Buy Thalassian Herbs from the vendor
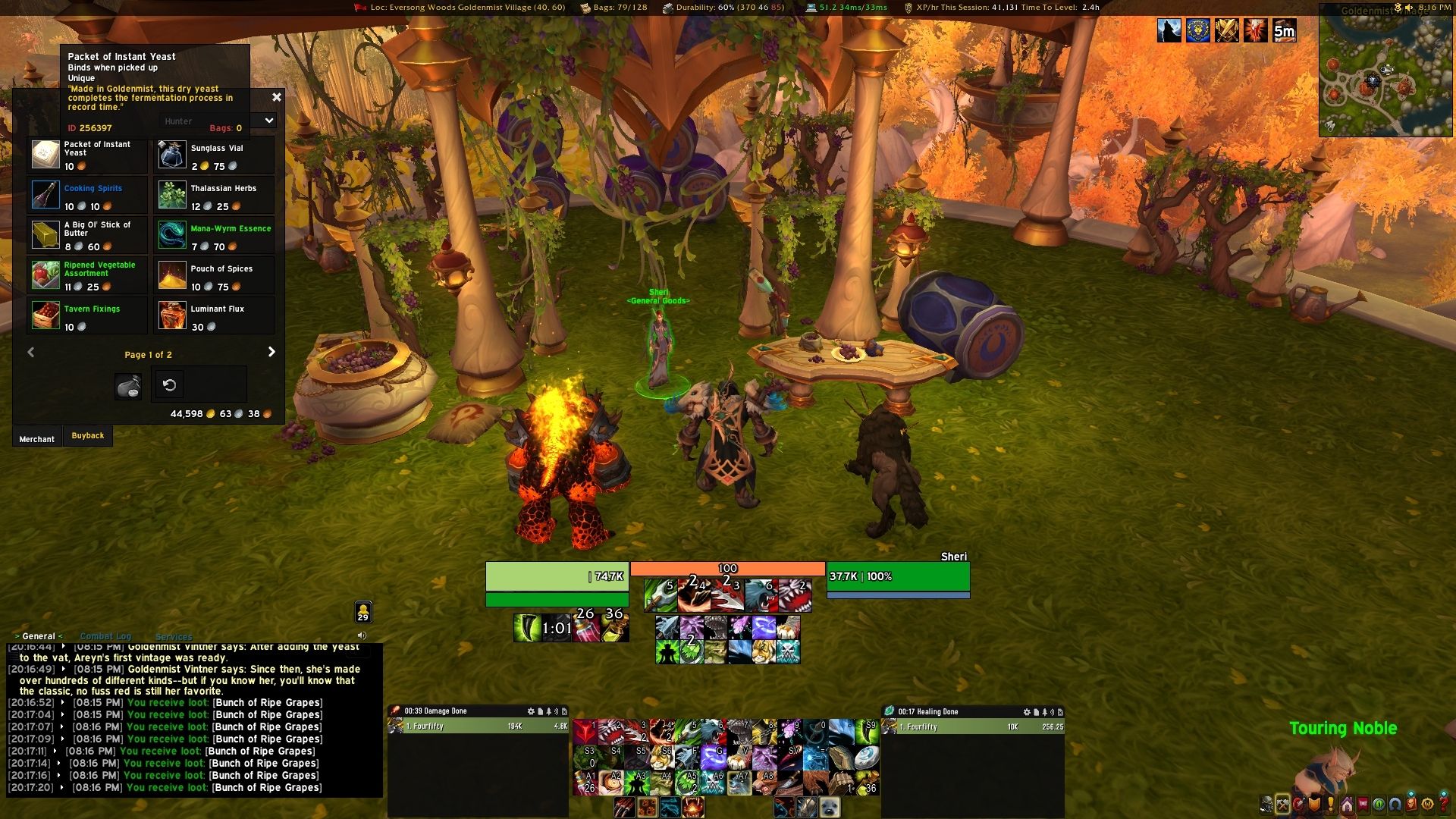 (x=173, y=195)
